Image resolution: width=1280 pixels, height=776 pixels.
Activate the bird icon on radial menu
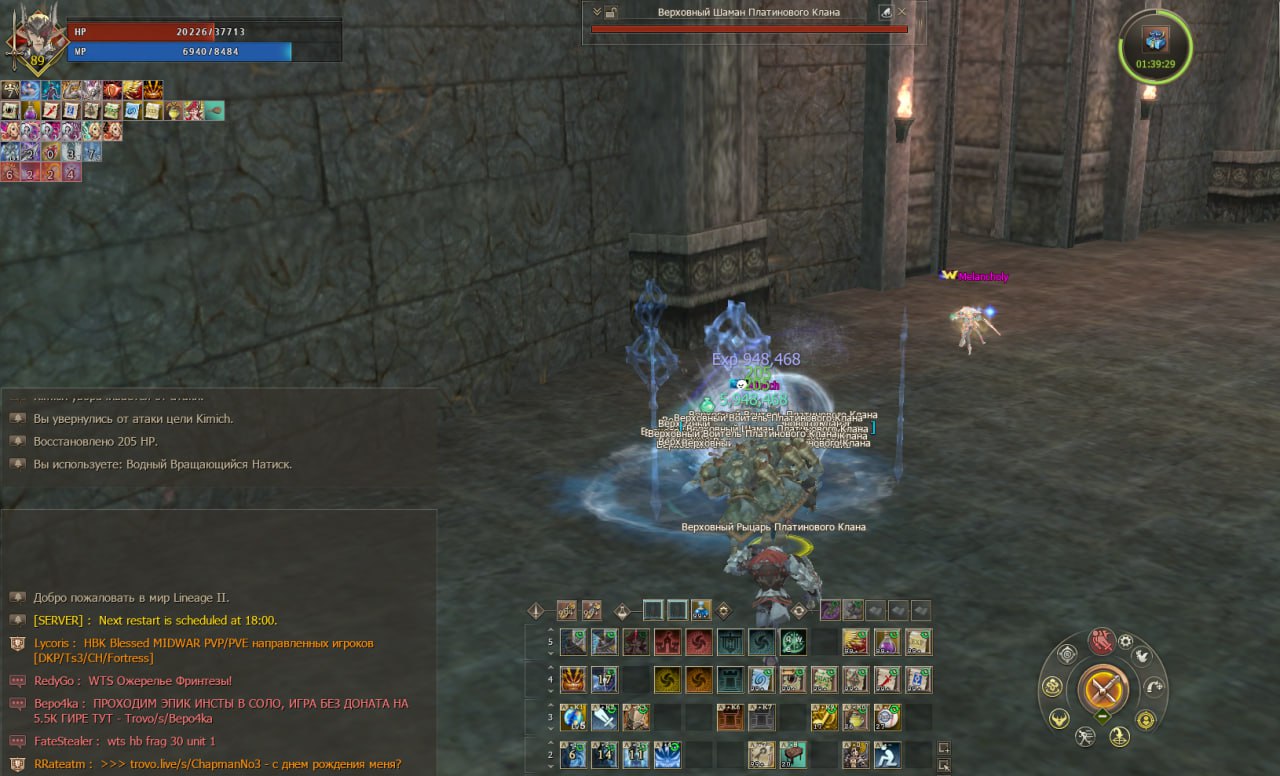click(x=1141, y=657)
